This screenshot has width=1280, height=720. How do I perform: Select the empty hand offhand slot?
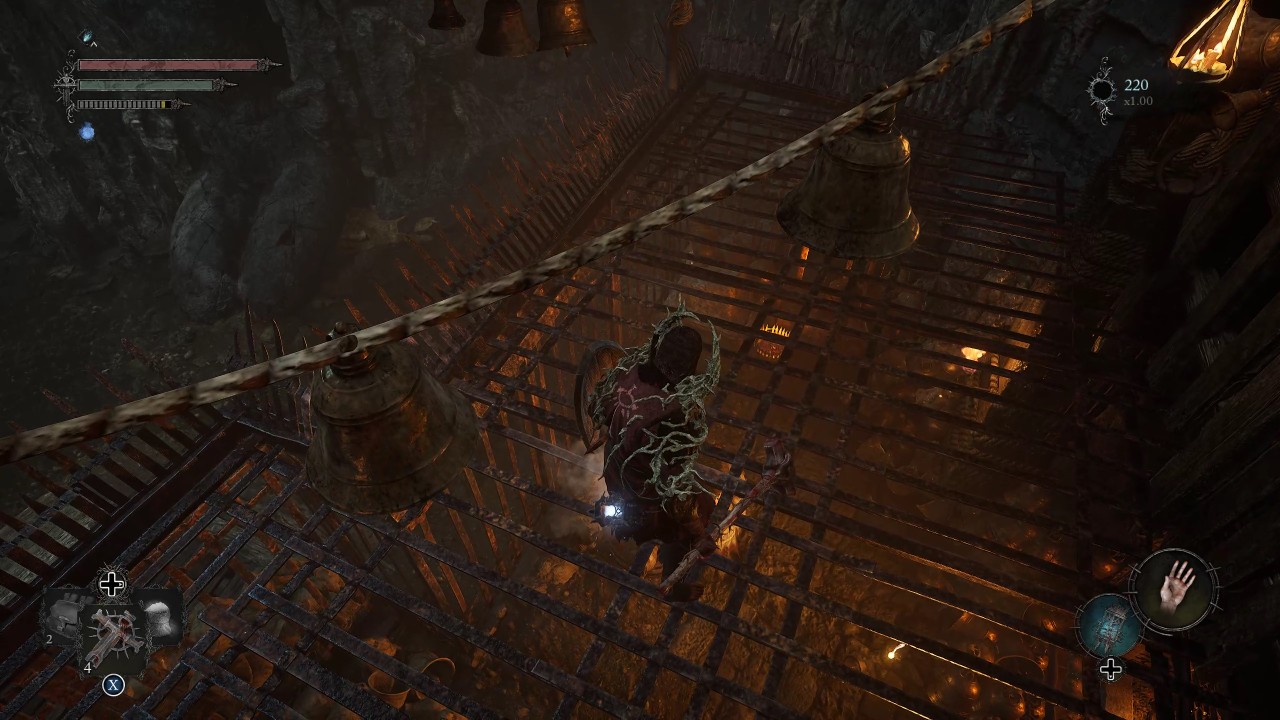[1175, 589]
